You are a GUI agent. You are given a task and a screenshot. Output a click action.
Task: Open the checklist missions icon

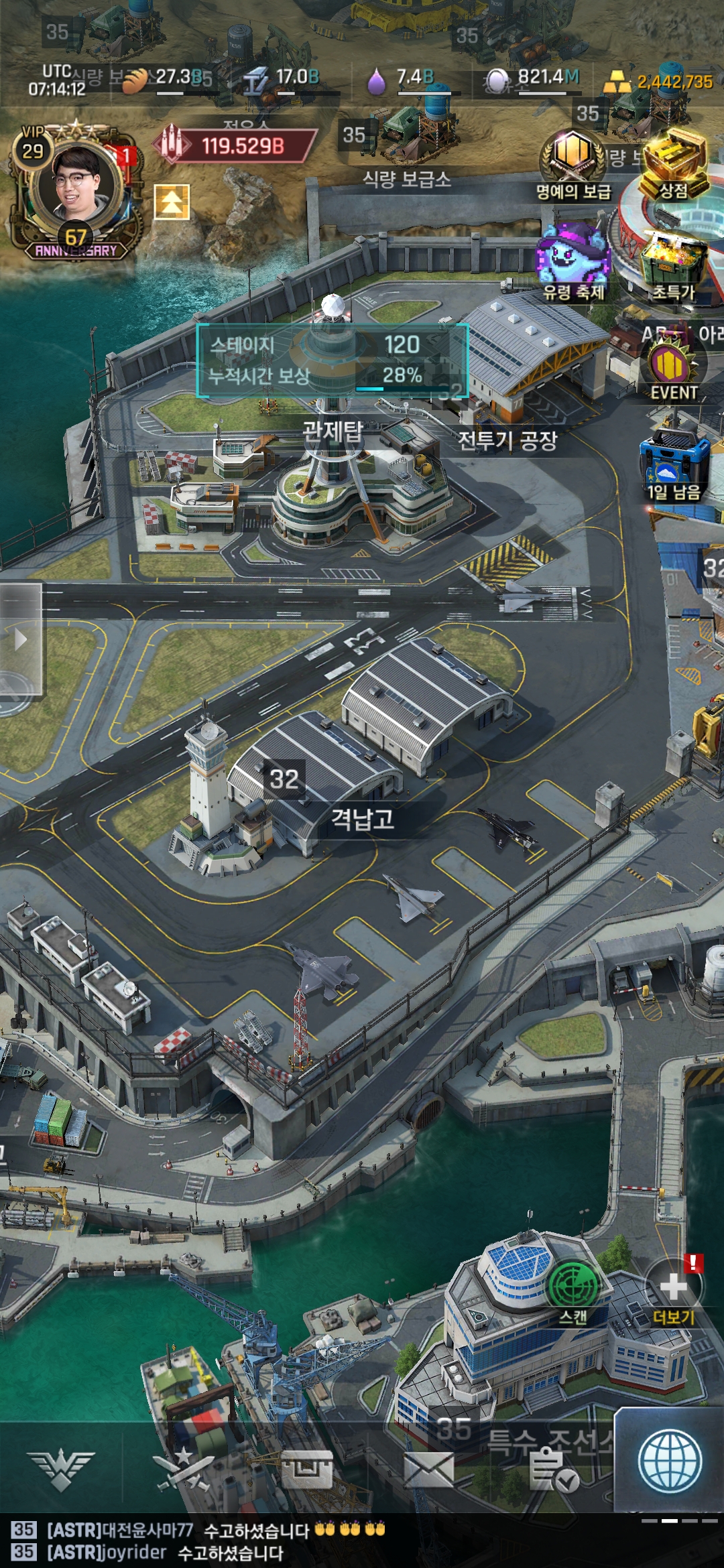pyautogui.click(x=552, y=1469)
